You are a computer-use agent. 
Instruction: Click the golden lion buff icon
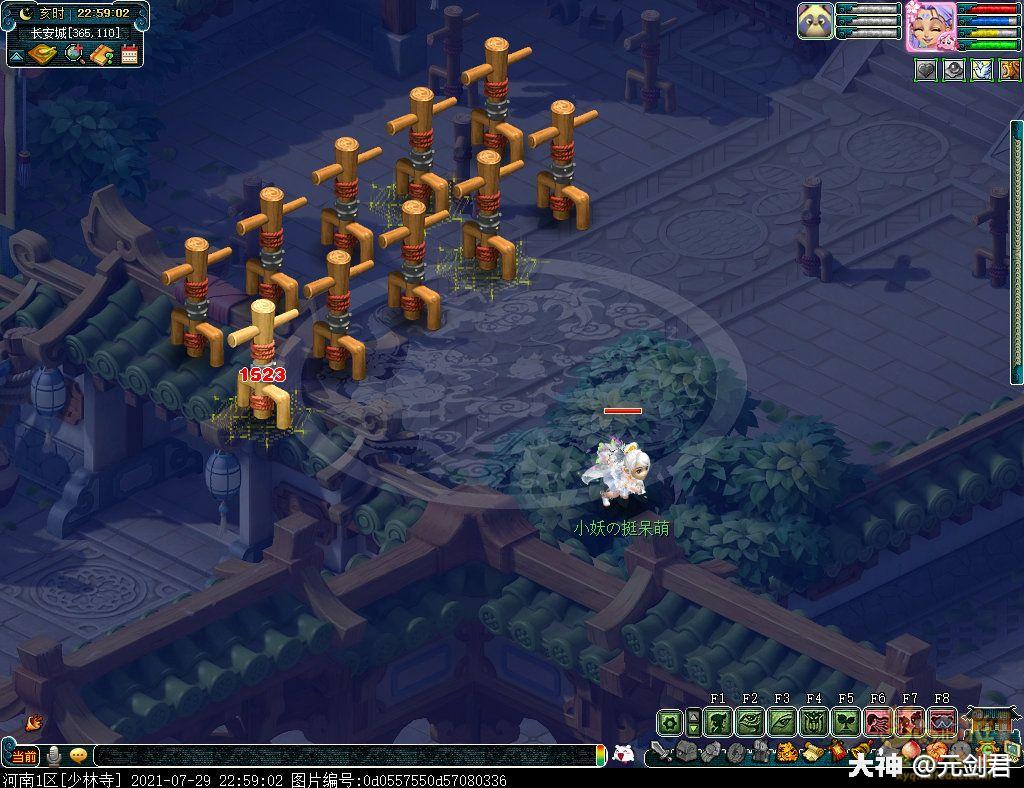click(x=1009, y=70)
